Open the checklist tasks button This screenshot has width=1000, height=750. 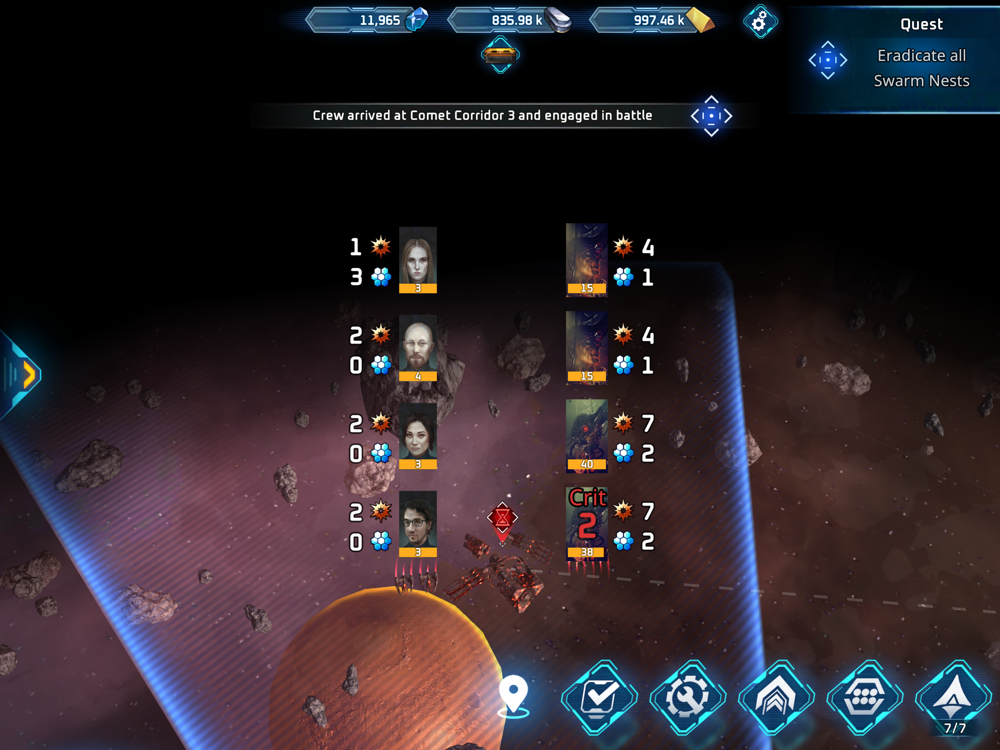[x=599, y=699]
